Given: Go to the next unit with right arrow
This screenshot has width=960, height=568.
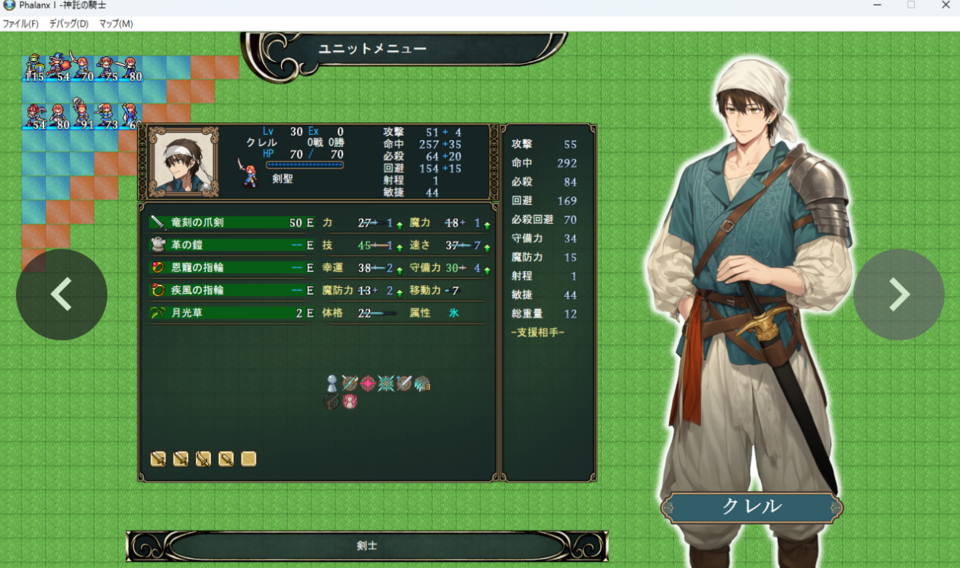Looking at the screenshot, I should point(898,294).
